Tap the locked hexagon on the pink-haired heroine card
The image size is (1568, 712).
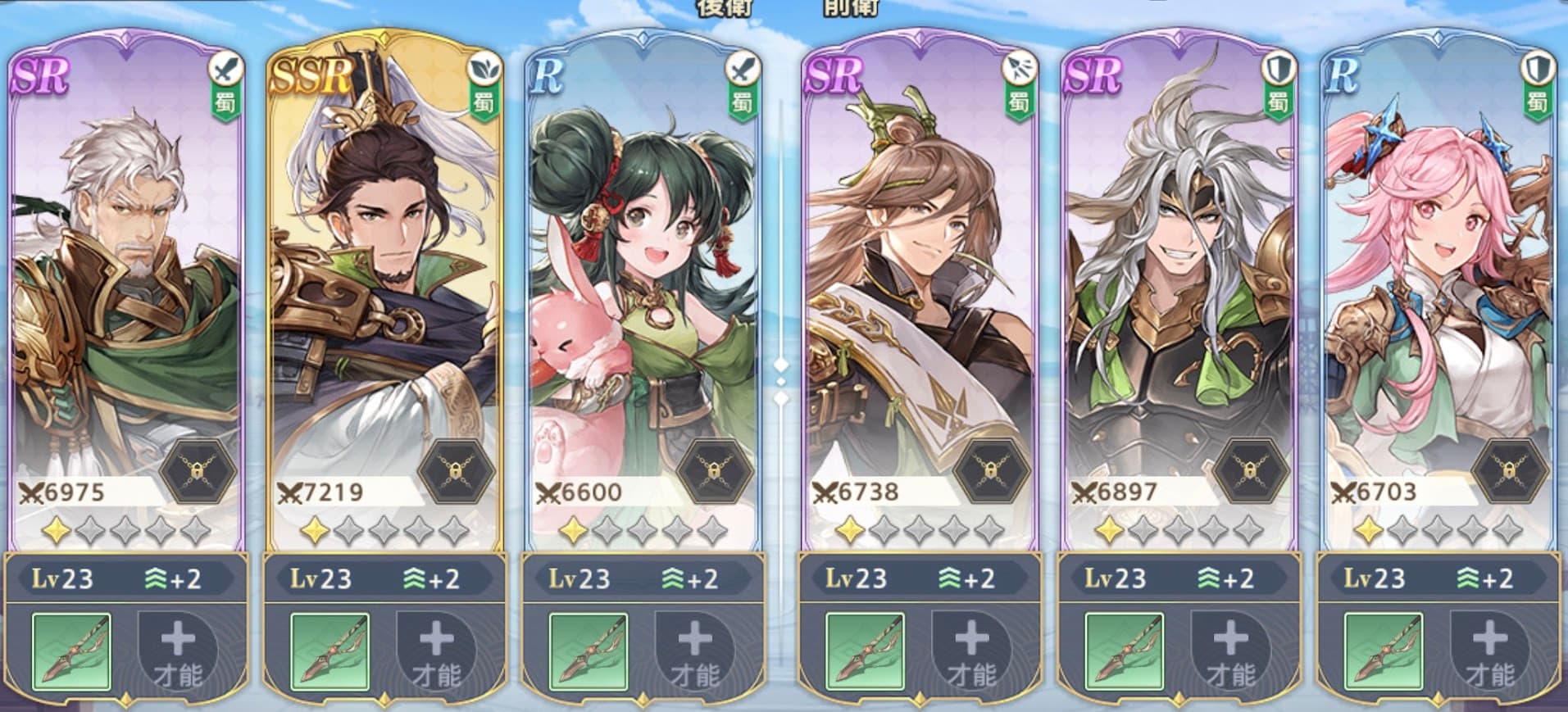[x=1510, y=471]
